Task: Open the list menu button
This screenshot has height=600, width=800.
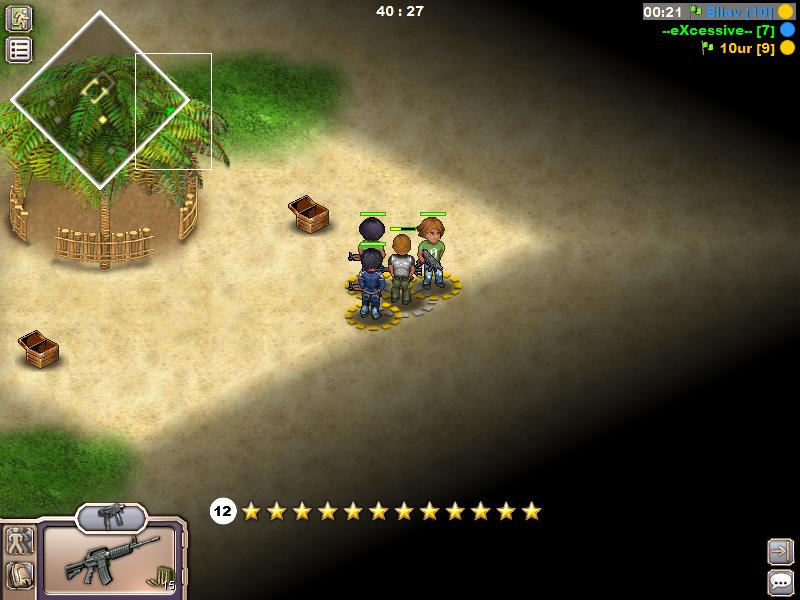Action: coord(20,50)
